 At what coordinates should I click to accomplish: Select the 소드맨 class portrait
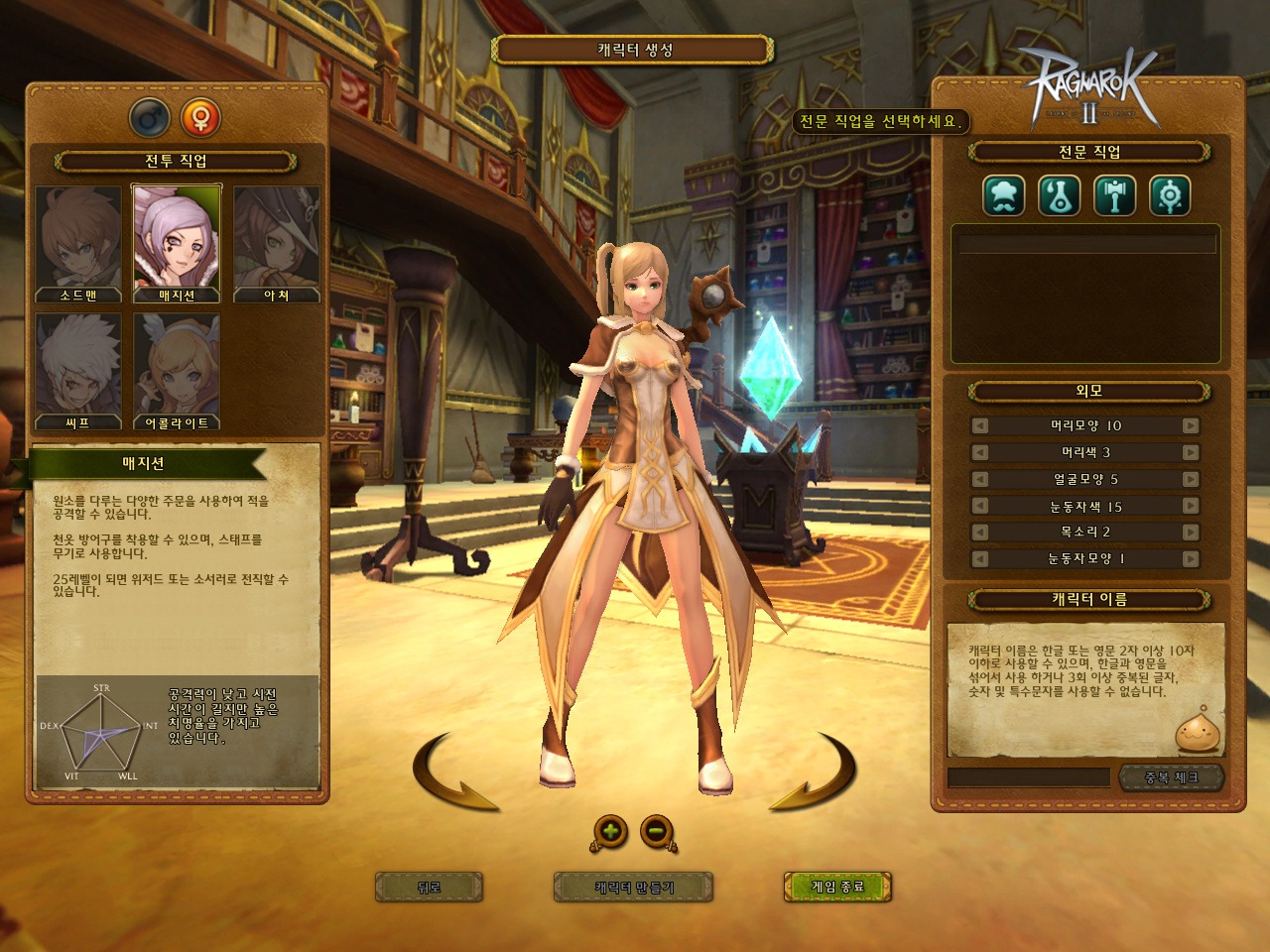click(x=78, y=238)
